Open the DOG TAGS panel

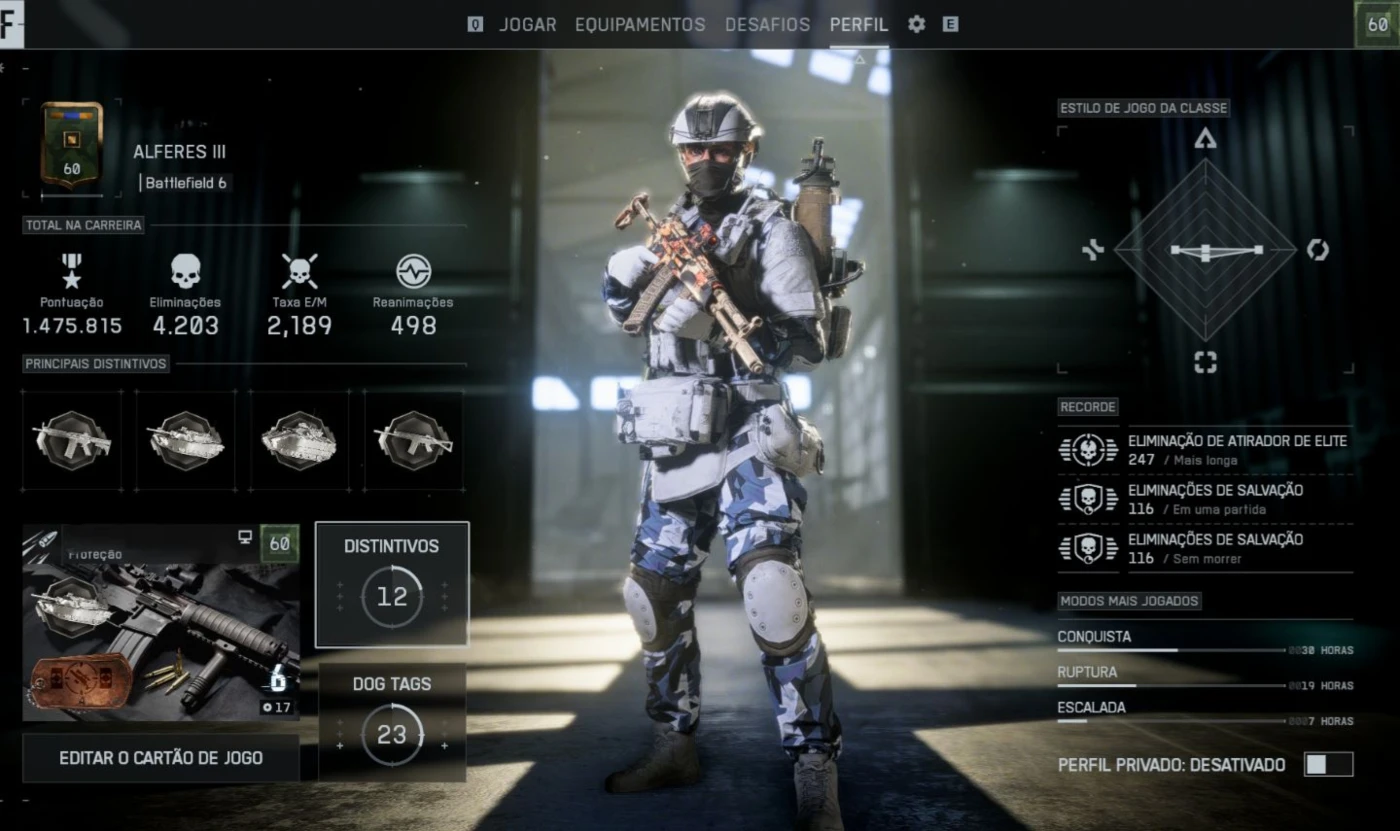(x=392, y=722)
